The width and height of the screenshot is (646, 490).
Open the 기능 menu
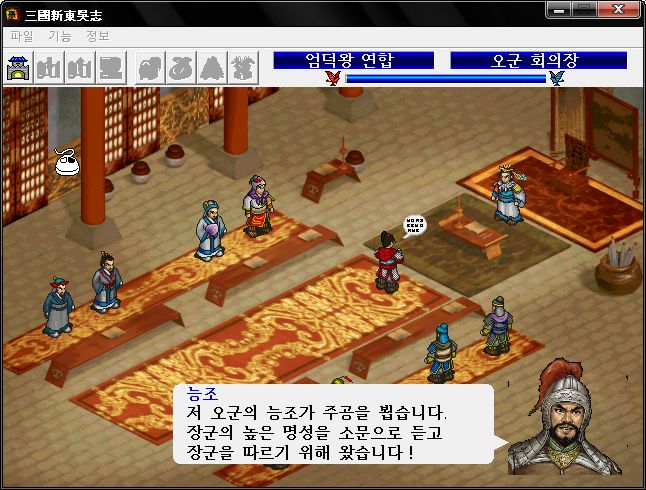60,36
